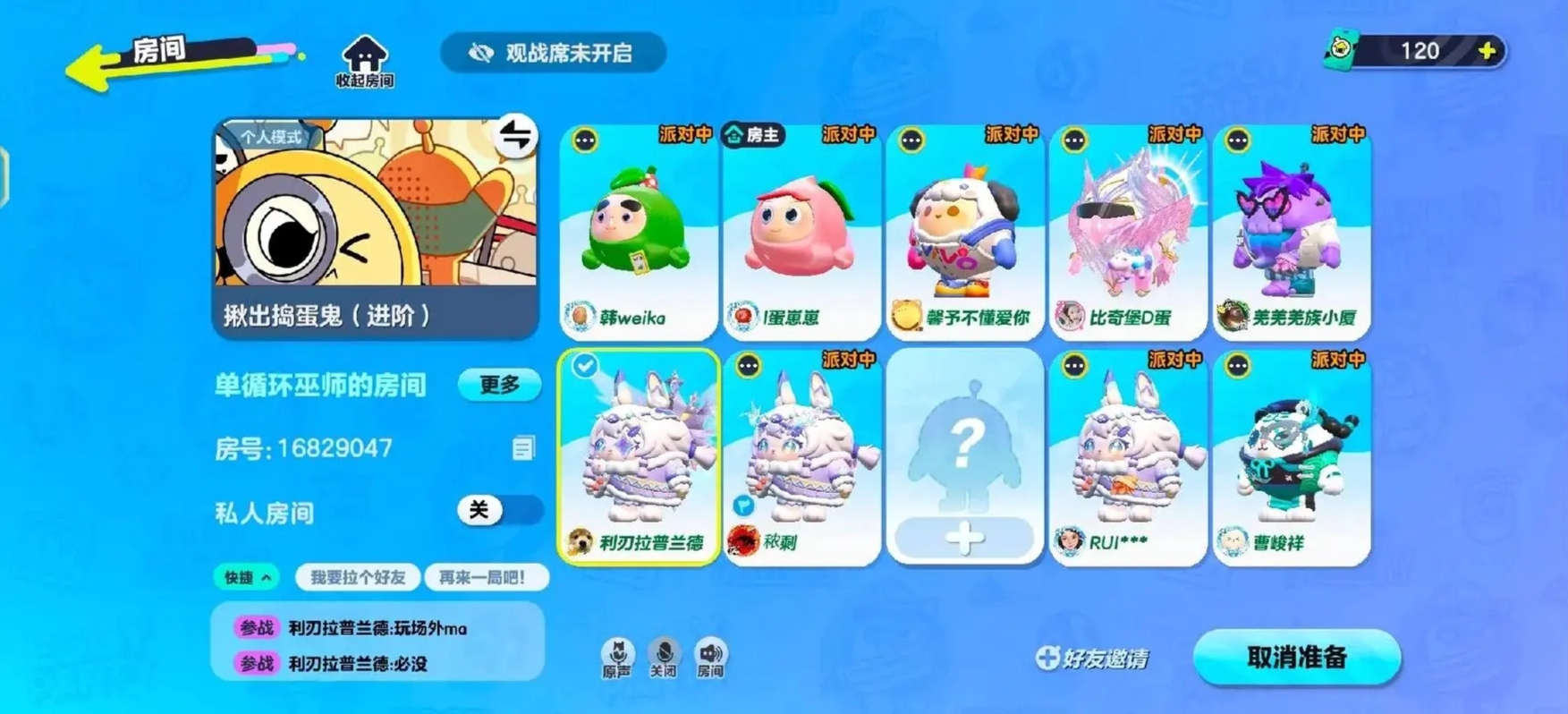Select the 原声 cat-microphone voice icon
Viewport: 1568px width, 714px height.
click(618, 656)
